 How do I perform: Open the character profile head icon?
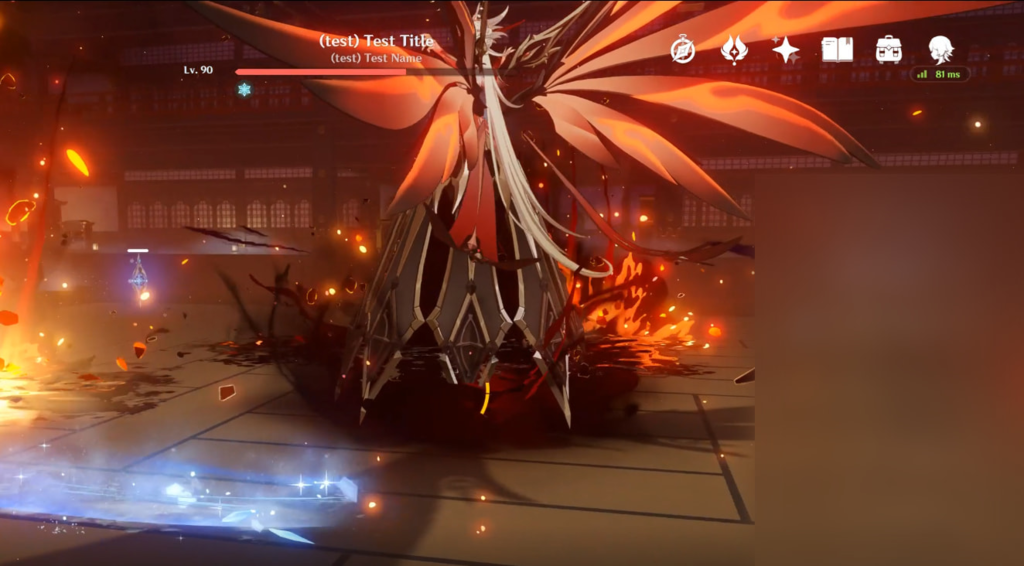pos(940,49)
